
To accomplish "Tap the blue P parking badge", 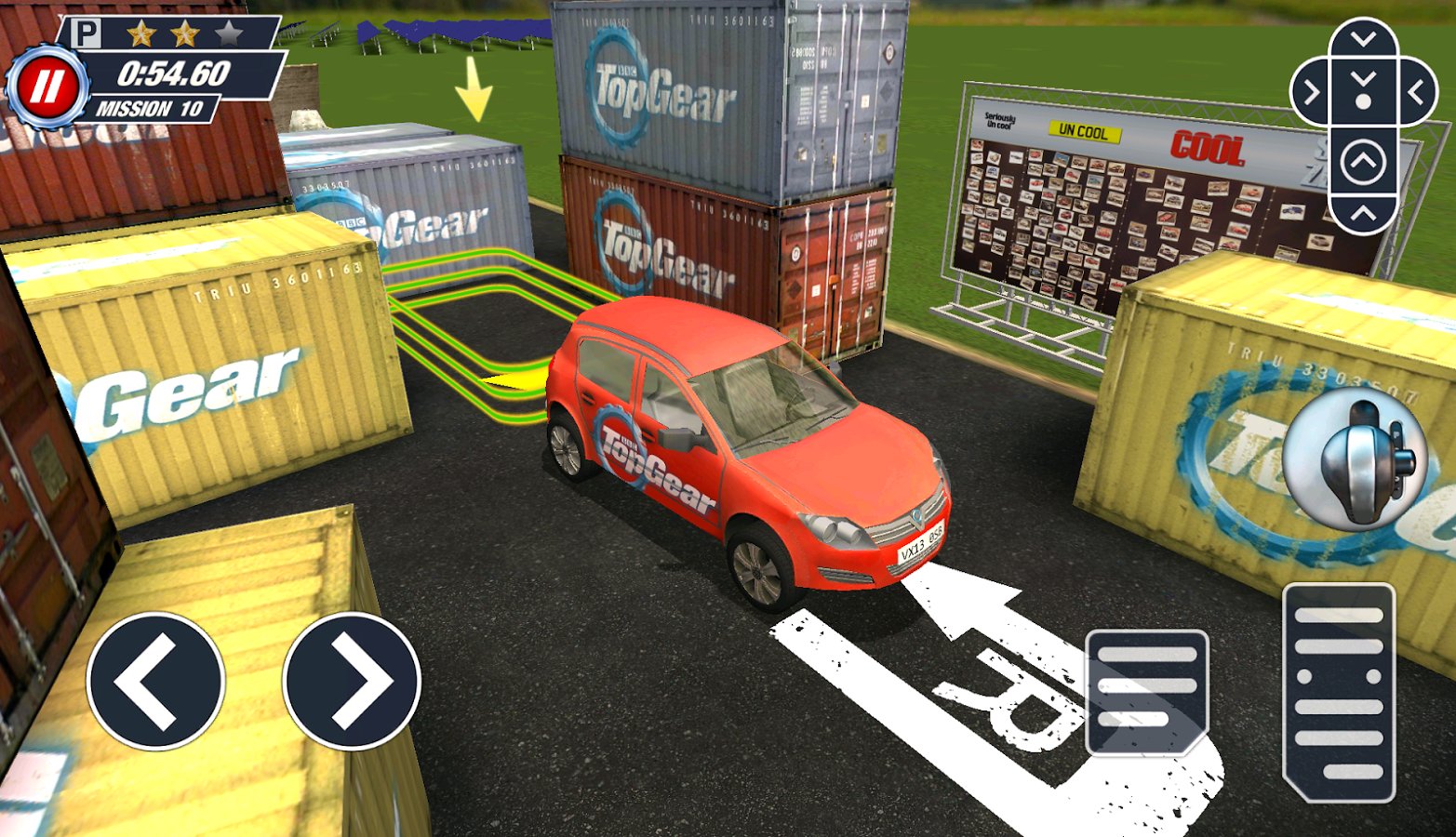I will pos(86,33).
